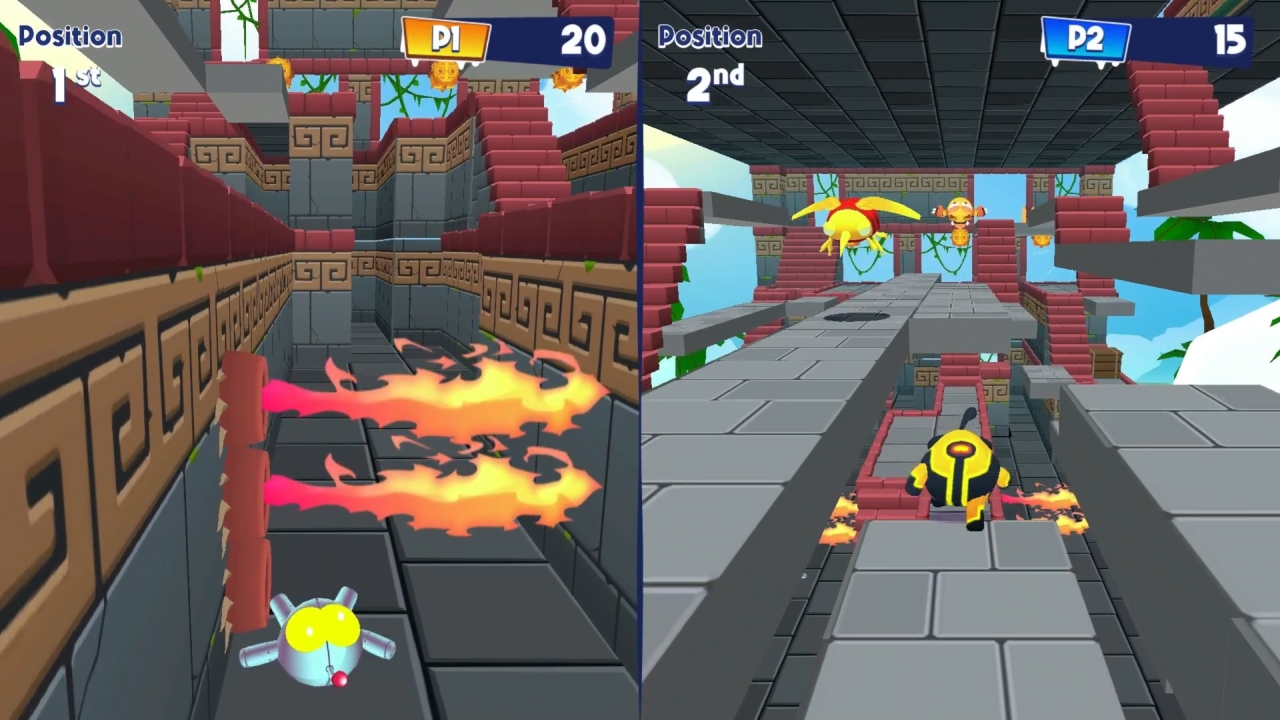
Task: Click the coin near the right brick pillar
Action: coord(1039,242)
